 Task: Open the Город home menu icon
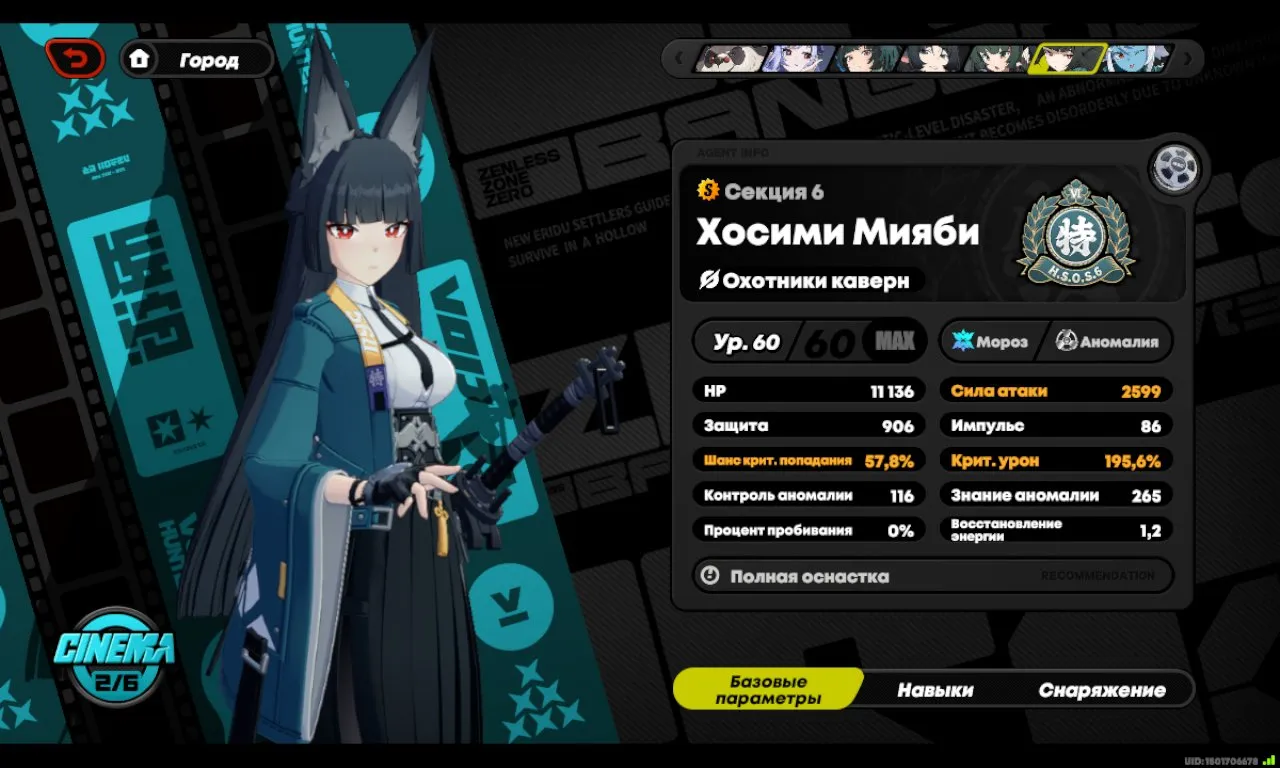point(141,59)
